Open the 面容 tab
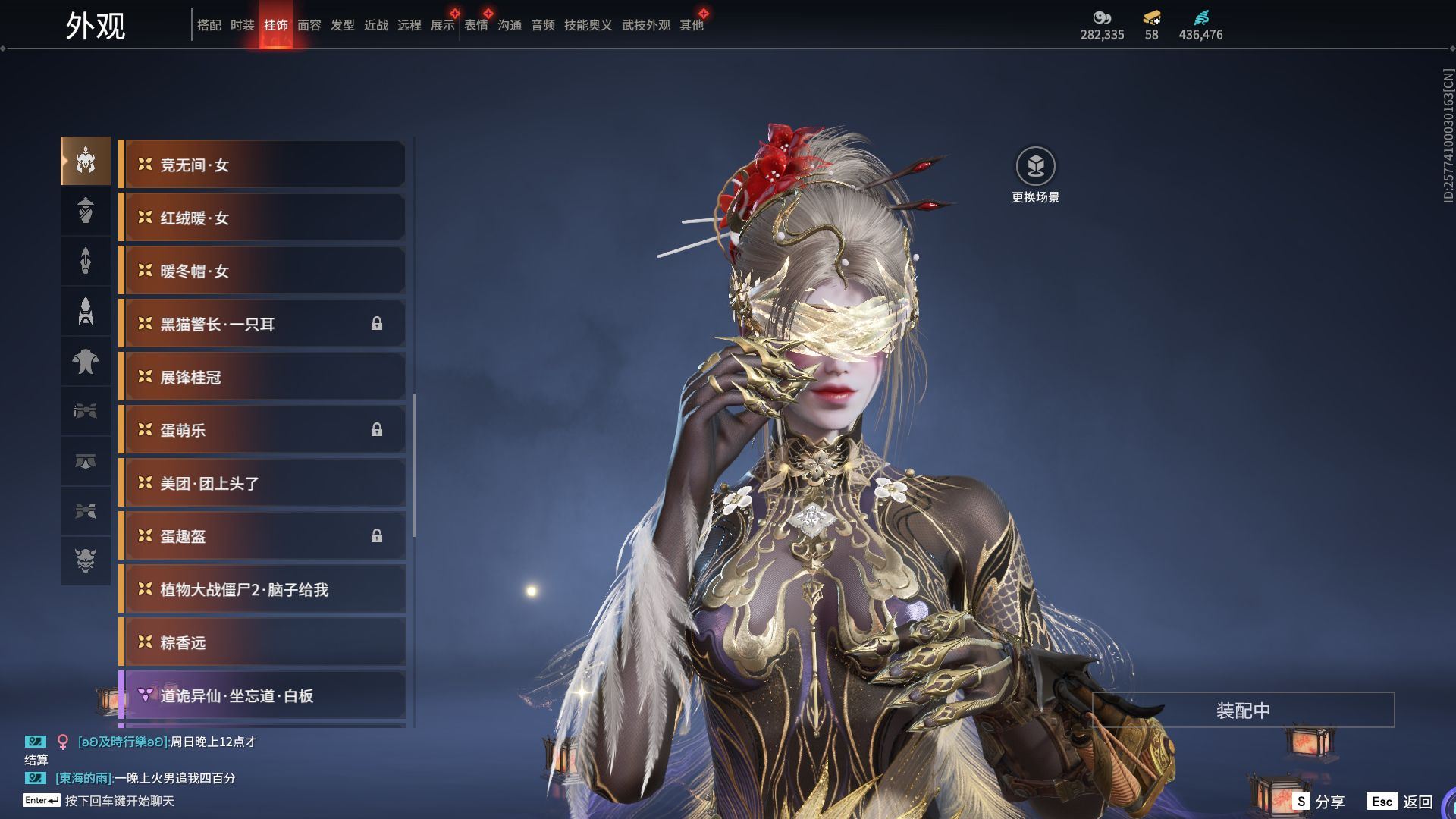Viewport: 1456px width, 819px height. point(309,25)
